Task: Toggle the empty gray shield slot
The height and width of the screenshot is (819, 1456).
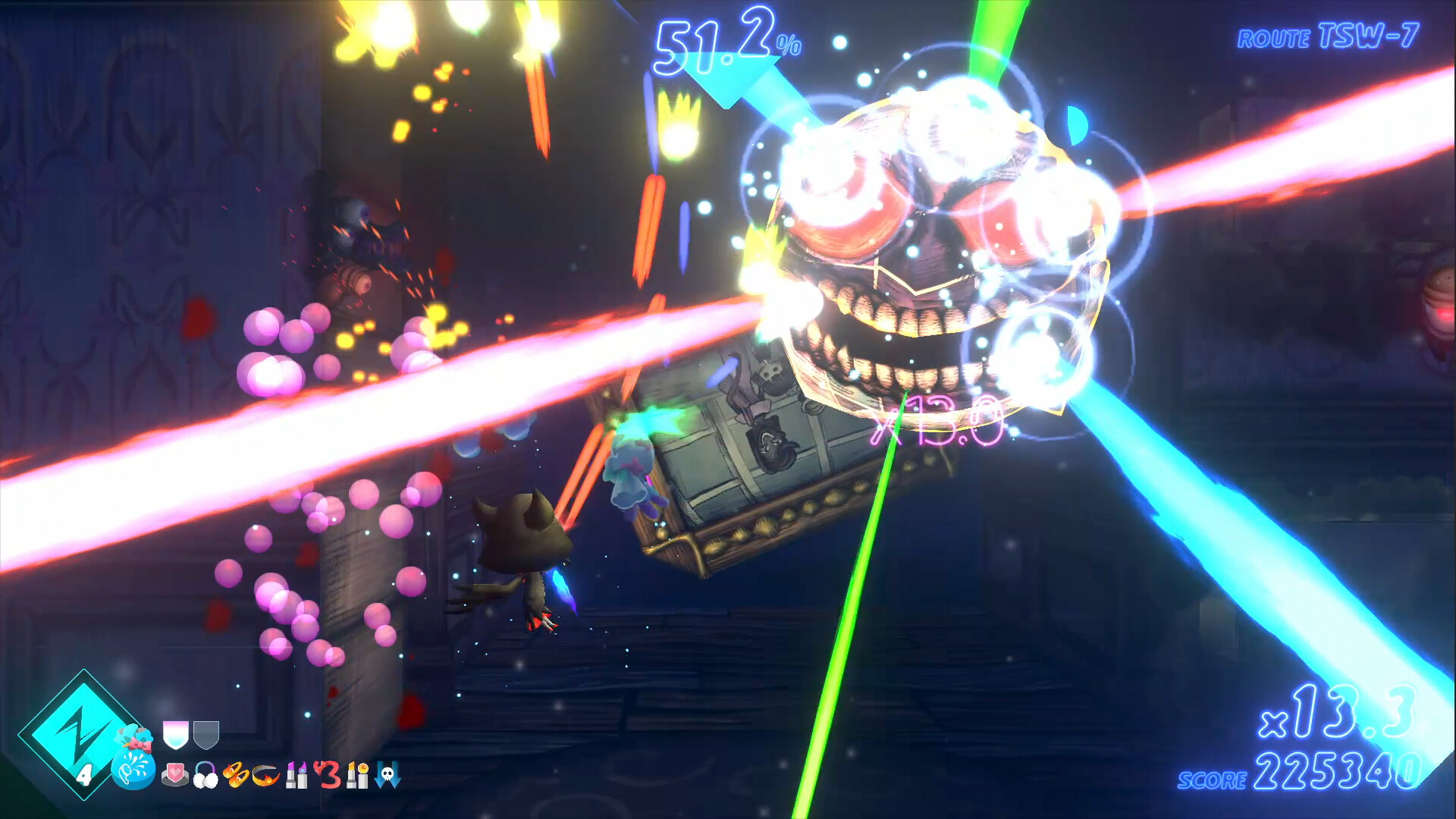Action: [206, 735]
